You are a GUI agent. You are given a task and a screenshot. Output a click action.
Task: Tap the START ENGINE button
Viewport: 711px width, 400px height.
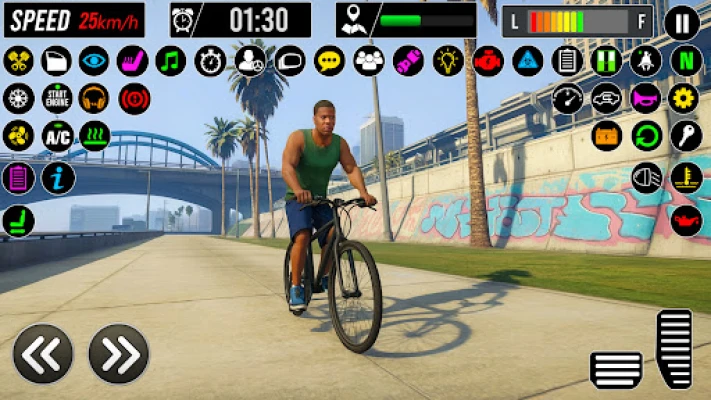(x=56, y=98)
